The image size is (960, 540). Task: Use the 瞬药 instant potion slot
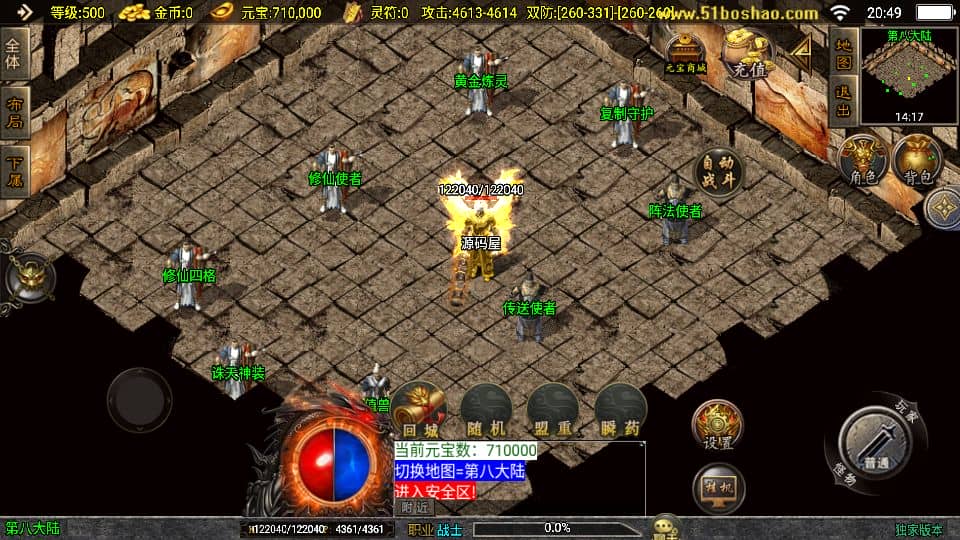(620, 408)
